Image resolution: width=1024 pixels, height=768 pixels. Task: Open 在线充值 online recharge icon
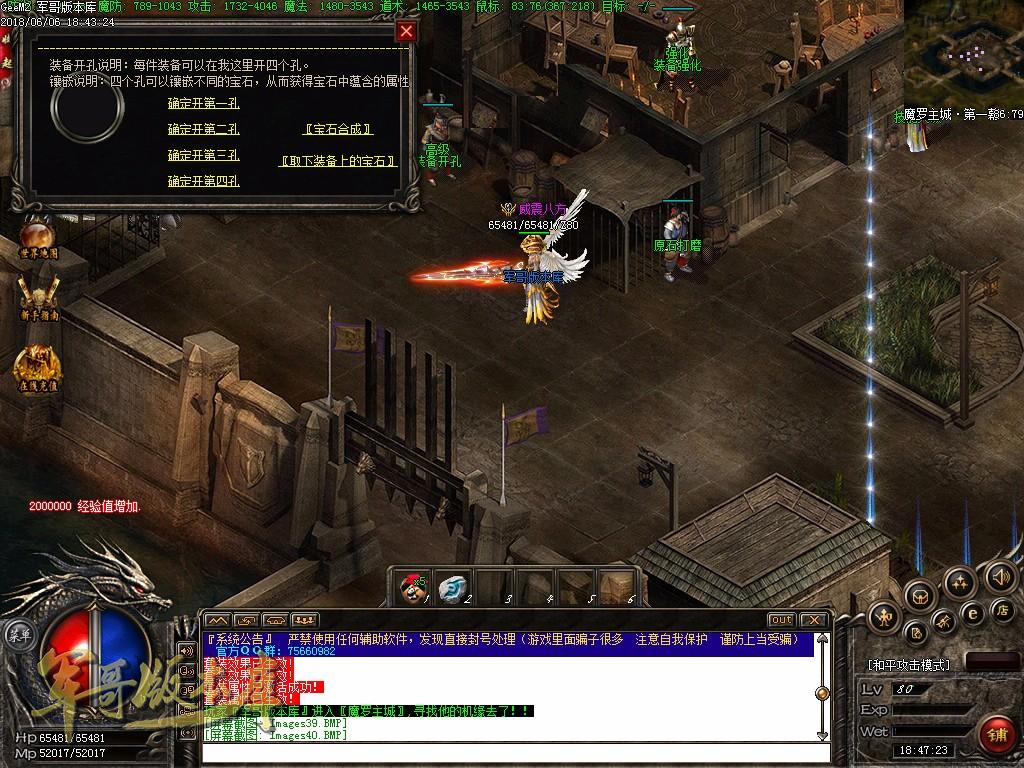click(38, 366)
